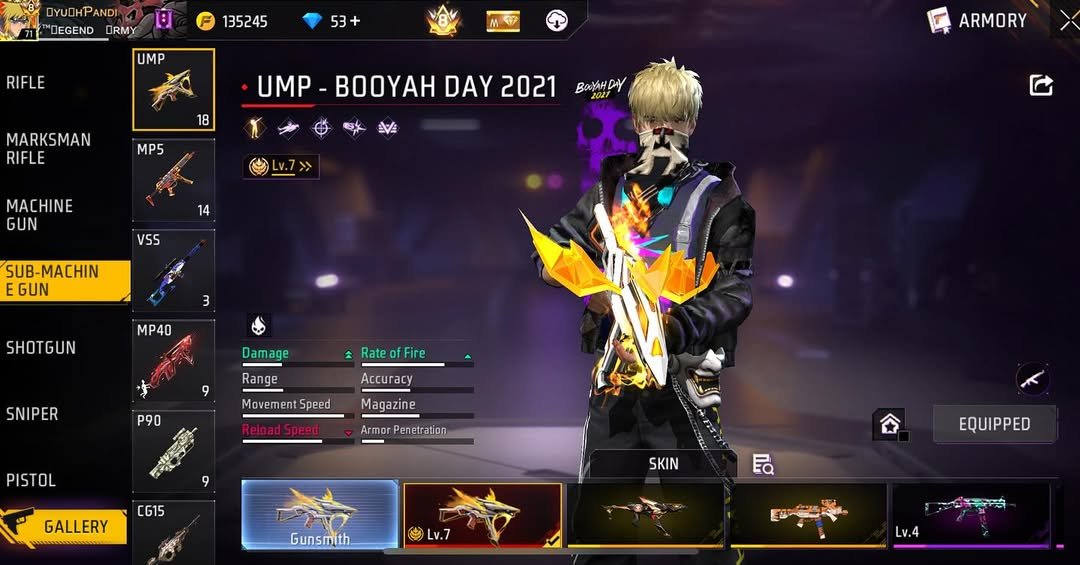Open the Marksman Rifle category
This screenshot has width=1080, height=565.
(48, 148)
